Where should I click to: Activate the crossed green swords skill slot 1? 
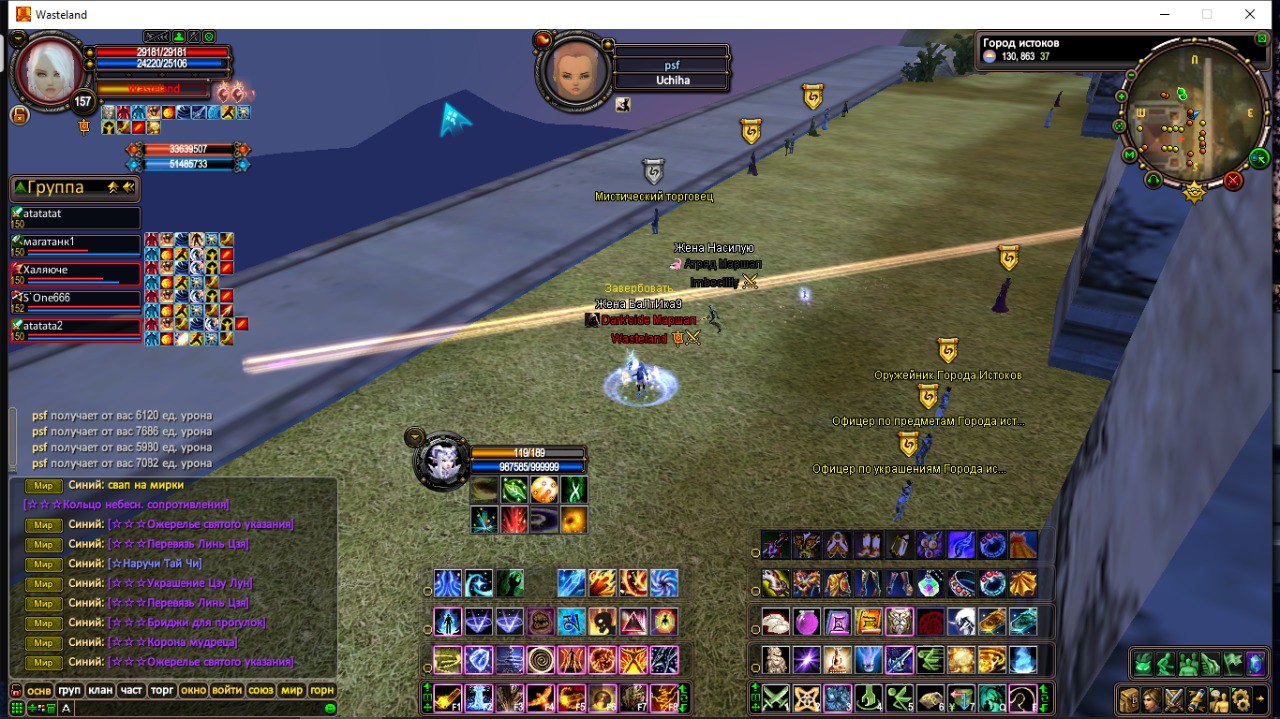(777, 697)
